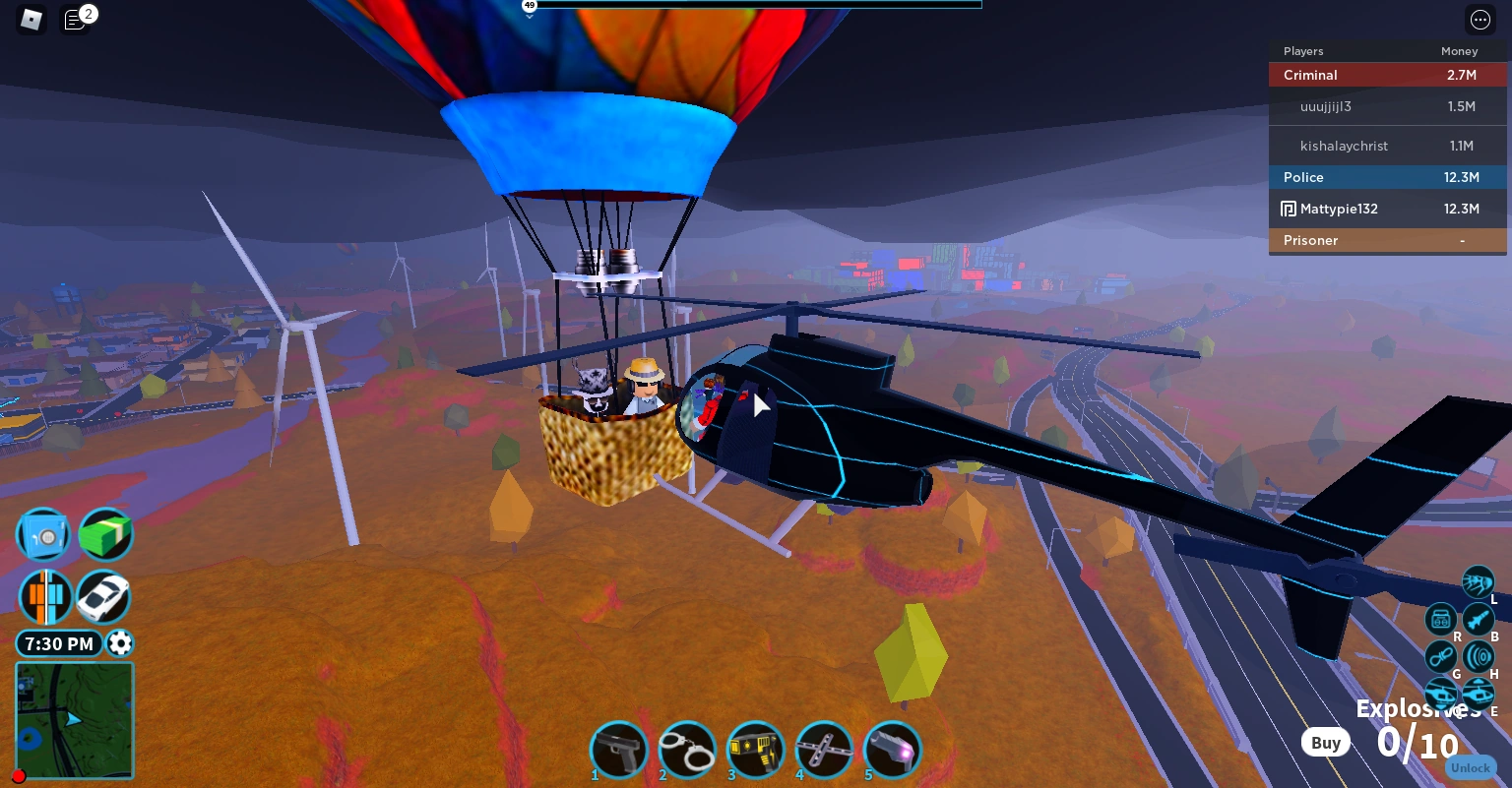Open the safe cracking icon
Viewport: 1512px width, 788px height.
click(x=43, y=534)
